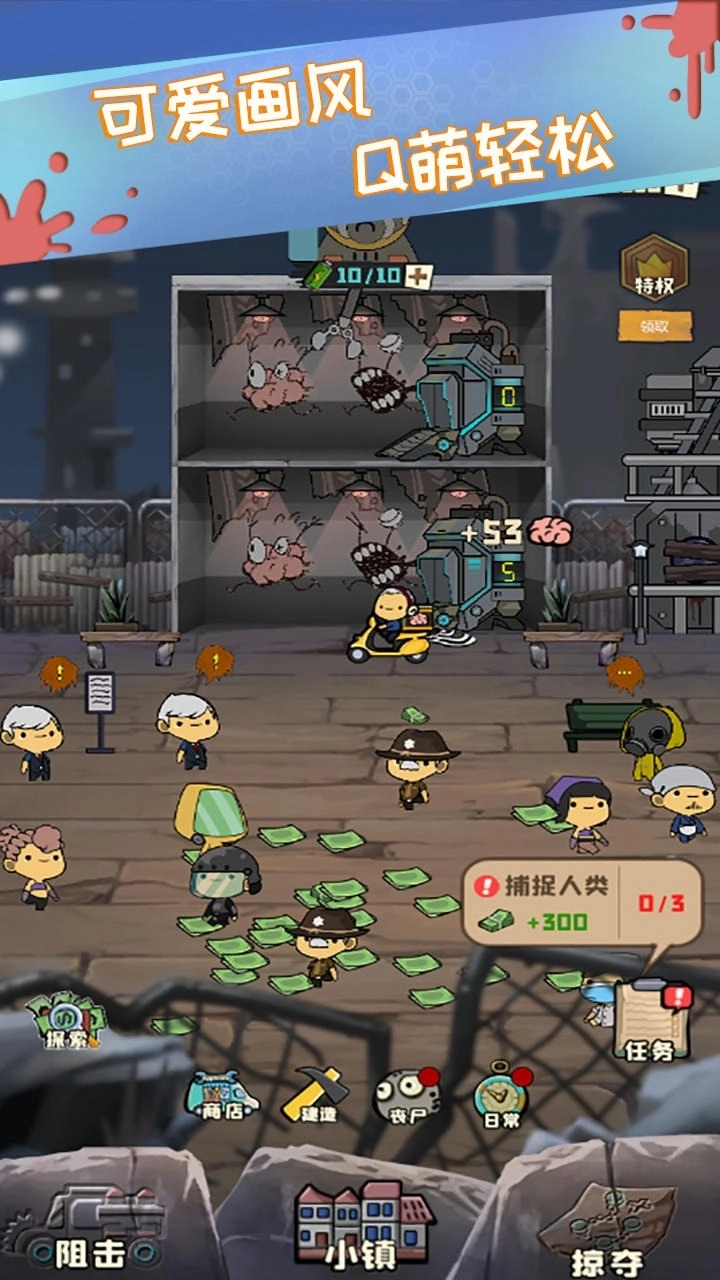The image size is (720, 1280).
Task: Open the 任务 quest clipboard
Action: (x=650, y=1020)
